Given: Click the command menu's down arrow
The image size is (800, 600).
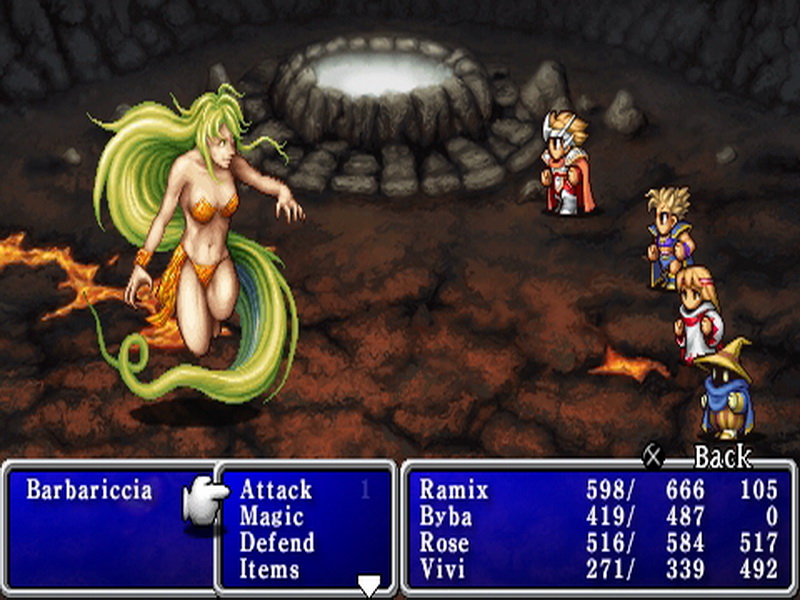Looking at the screenshot, I should (x=369, y=587).
